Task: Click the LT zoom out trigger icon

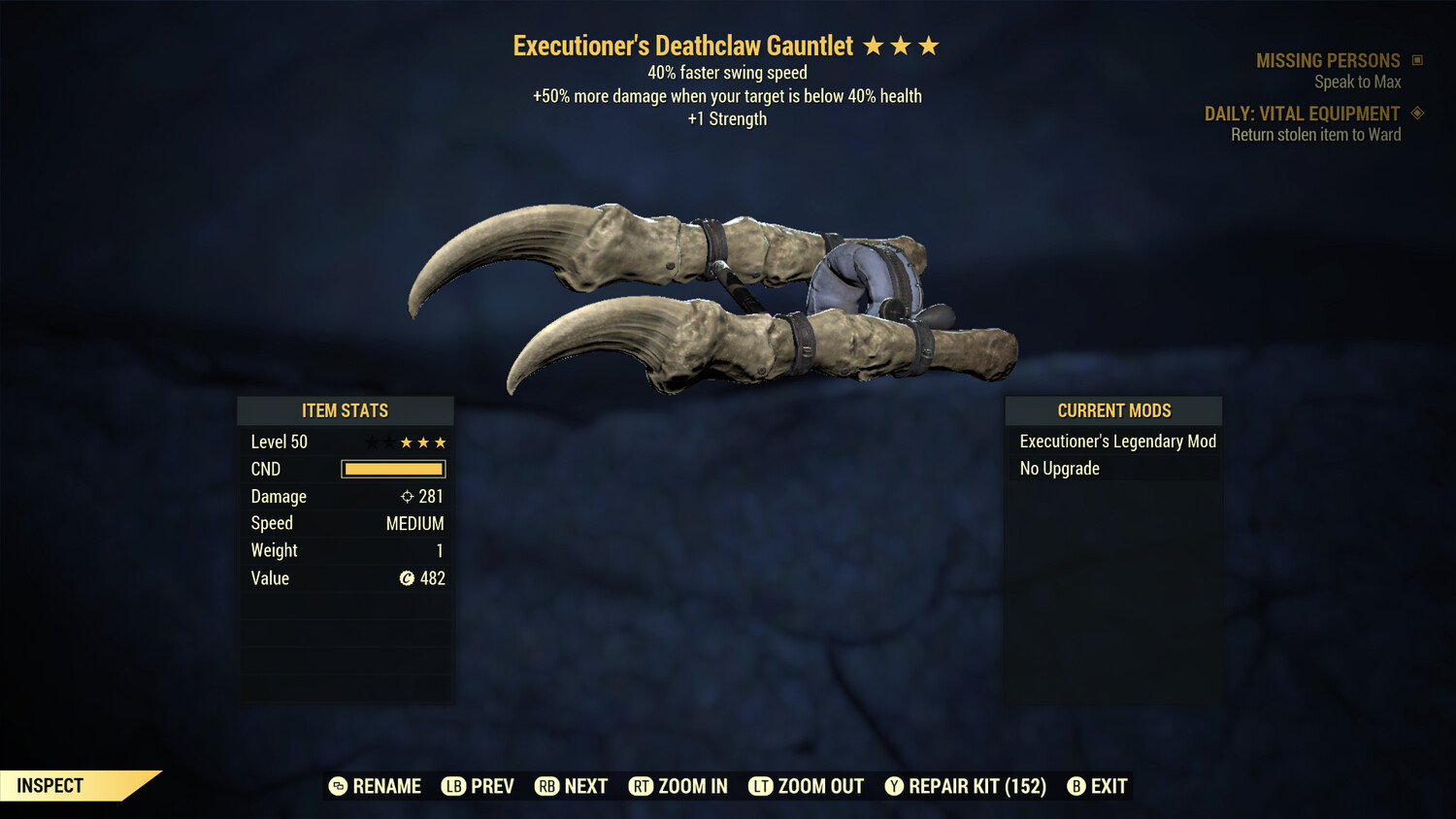Action: [x=762, y=786]
